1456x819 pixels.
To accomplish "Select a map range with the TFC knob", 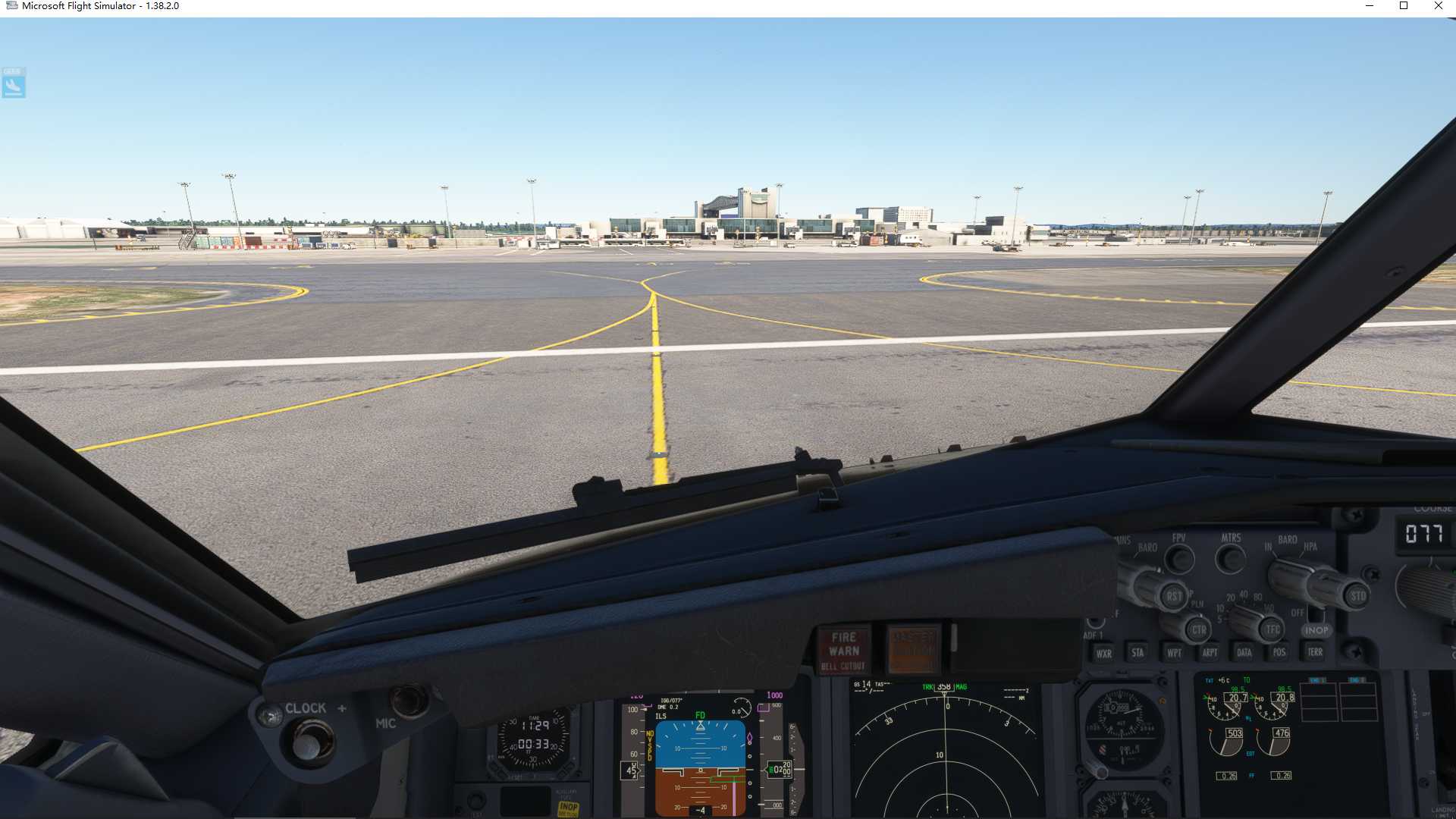I will pos(1270,630).
